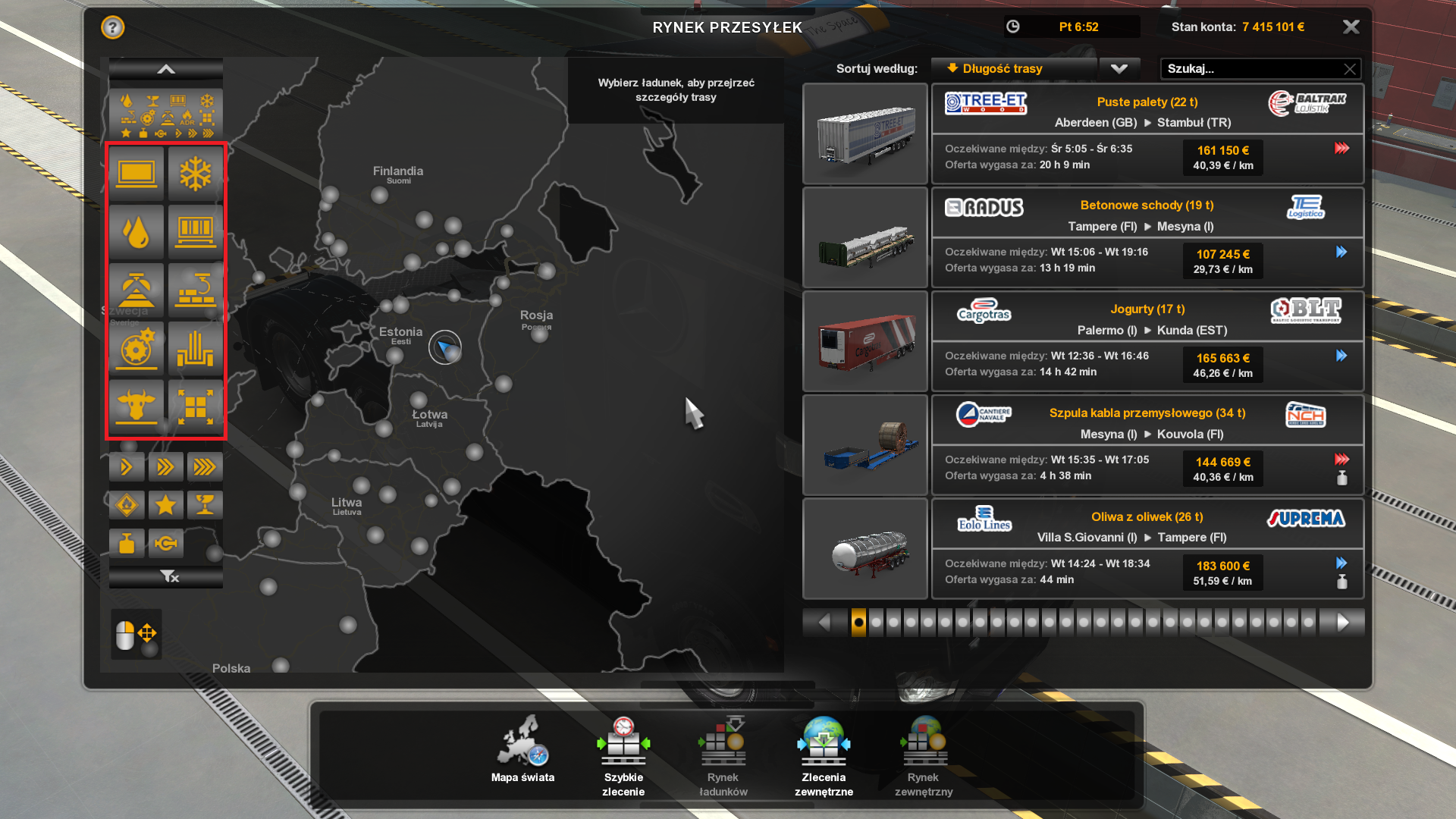Open the help question mark
Image resolution: width=1456 pixels, height=819 pixels.
112,28
